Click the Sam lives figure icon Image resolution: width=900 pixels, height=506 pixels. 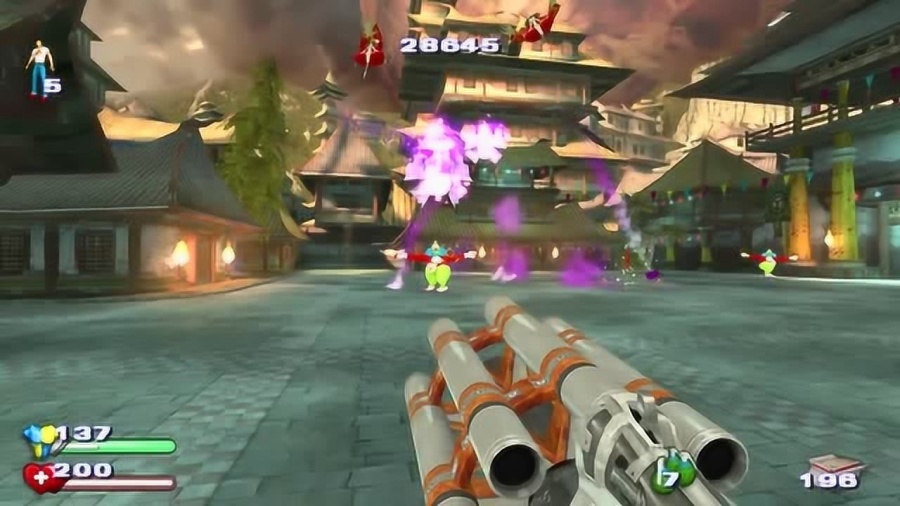[38, 68]
